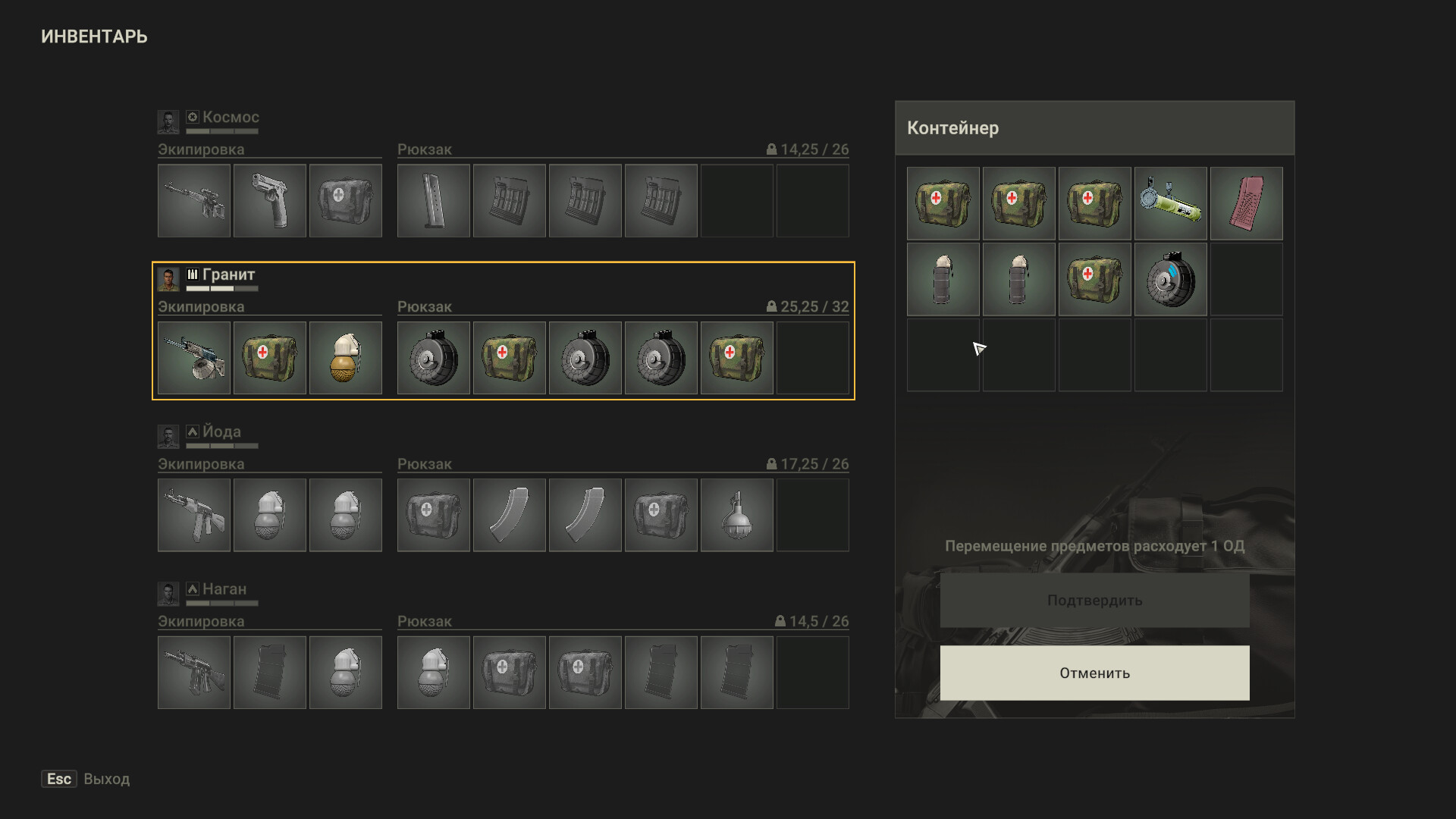Select the medkit in Космос equipment
The height and width of the screenshot is (819, 1456).
click(346, 200)
